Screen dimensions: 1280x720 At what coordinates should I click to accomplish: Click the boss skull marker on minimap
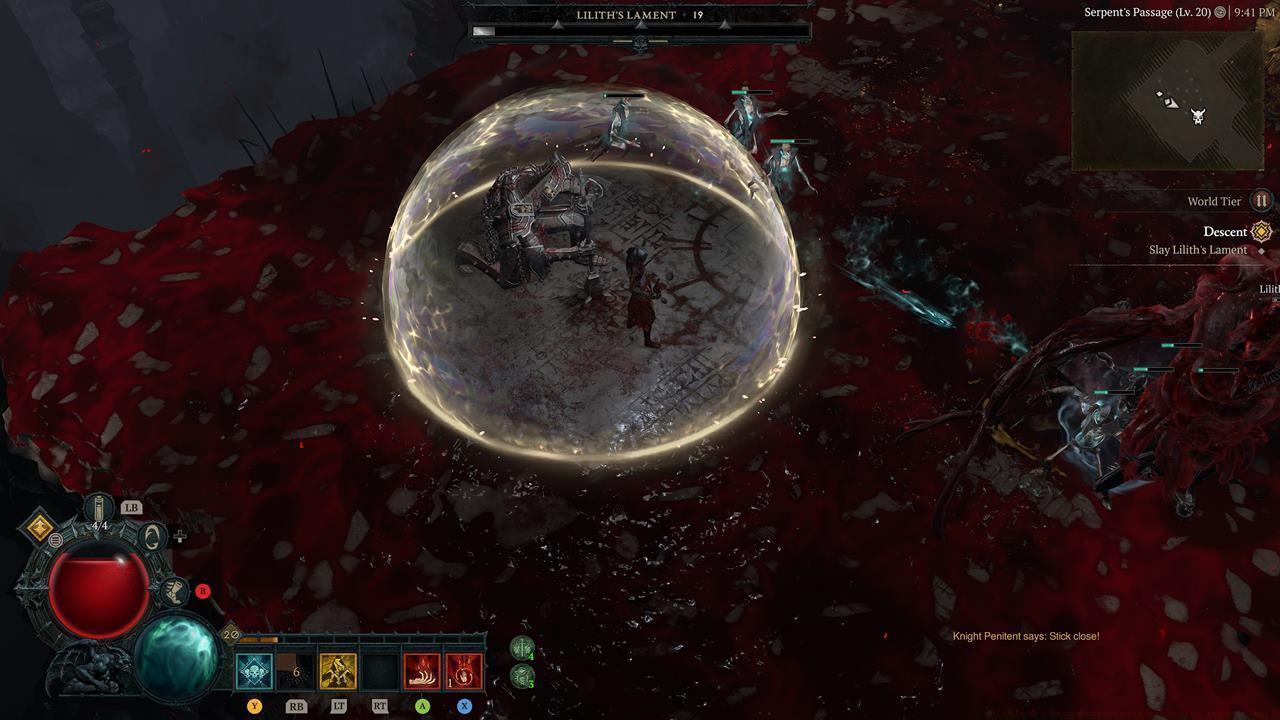1198,116
